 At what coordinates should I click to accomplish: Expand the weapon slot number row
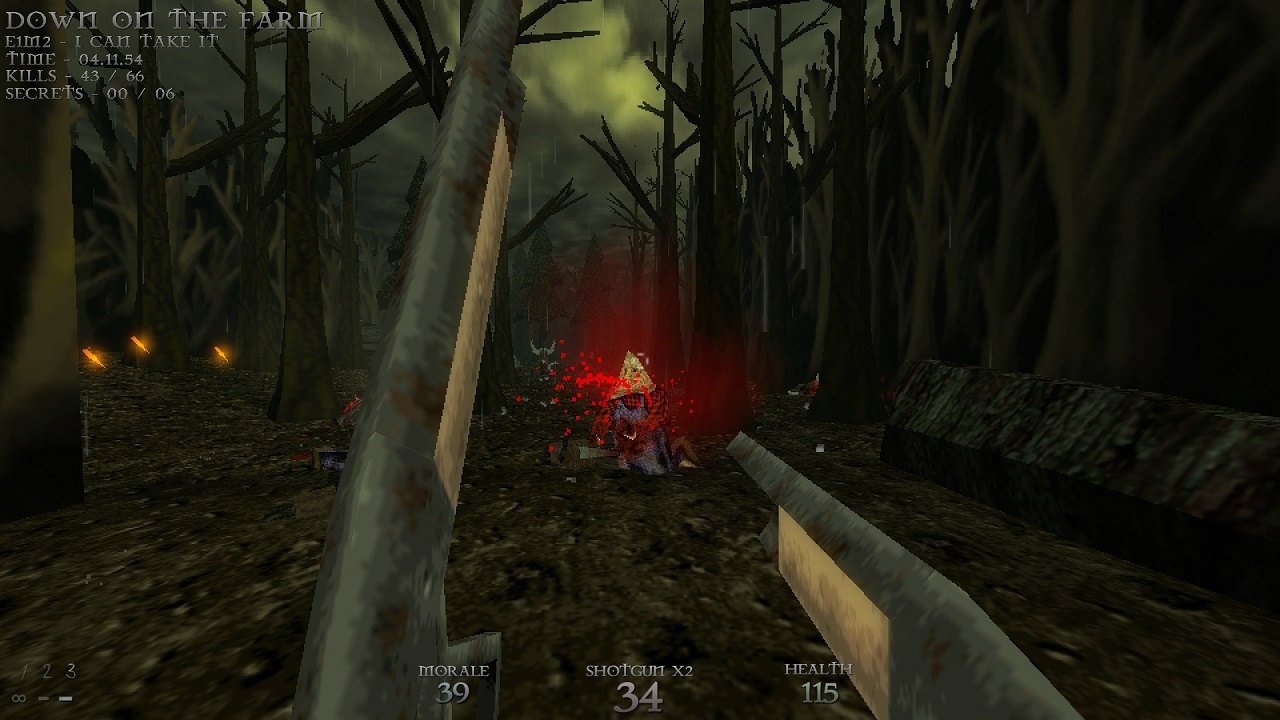pos(46,670)
